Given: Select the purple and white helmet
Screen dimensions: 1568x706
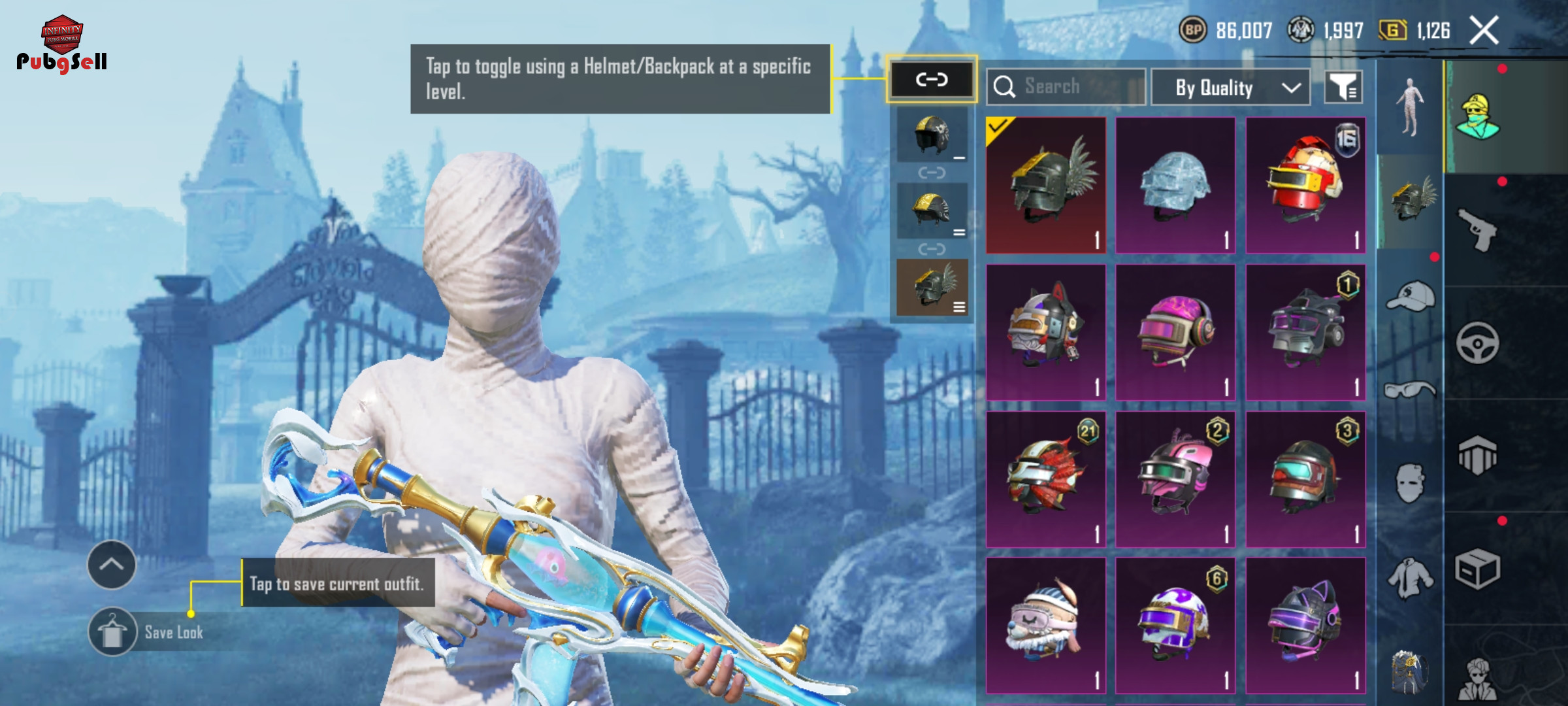Looking at the screenshot, I should (x=1175, y=626).
